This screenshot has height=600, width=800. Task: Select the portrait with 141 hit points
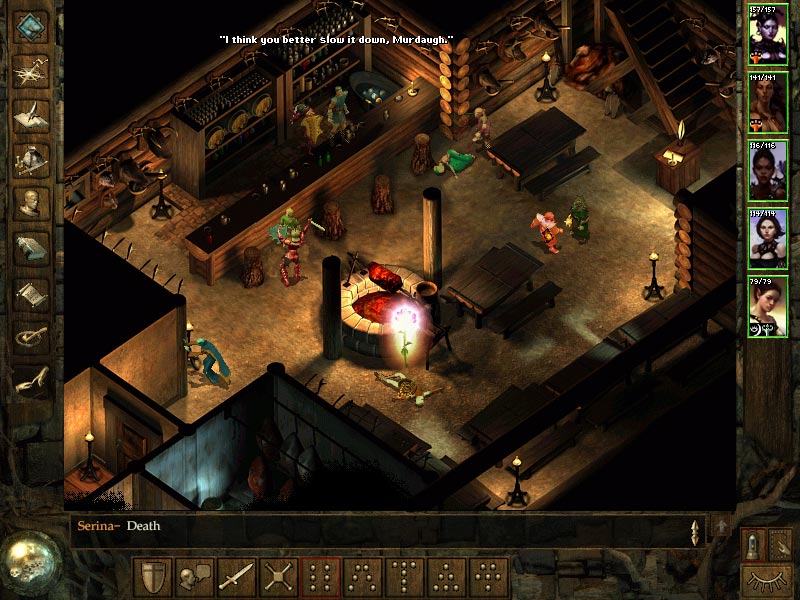click(x=768, y=103)
